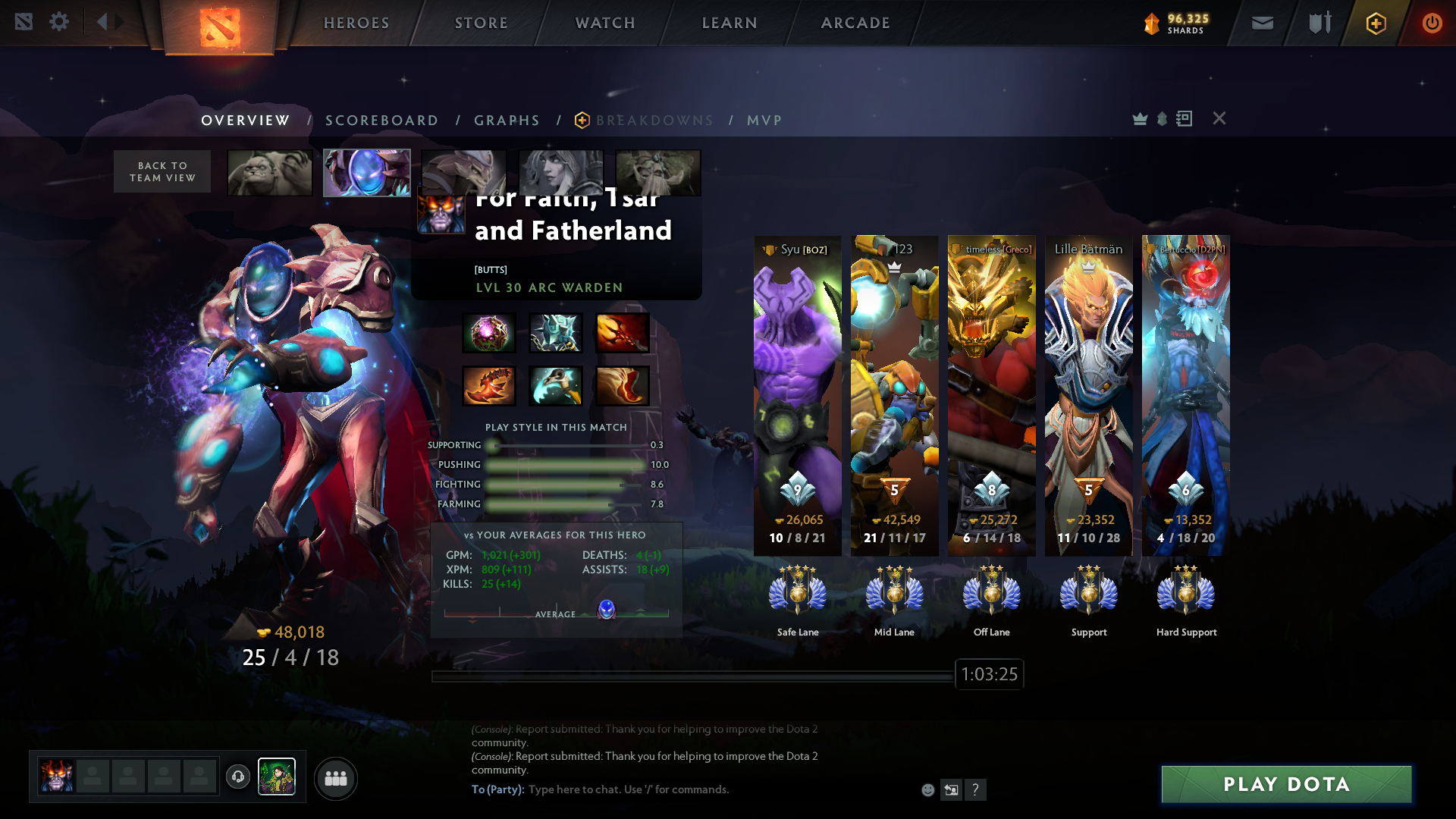Show the Graphs tab
1456x819 pixels.
point(507,121)
